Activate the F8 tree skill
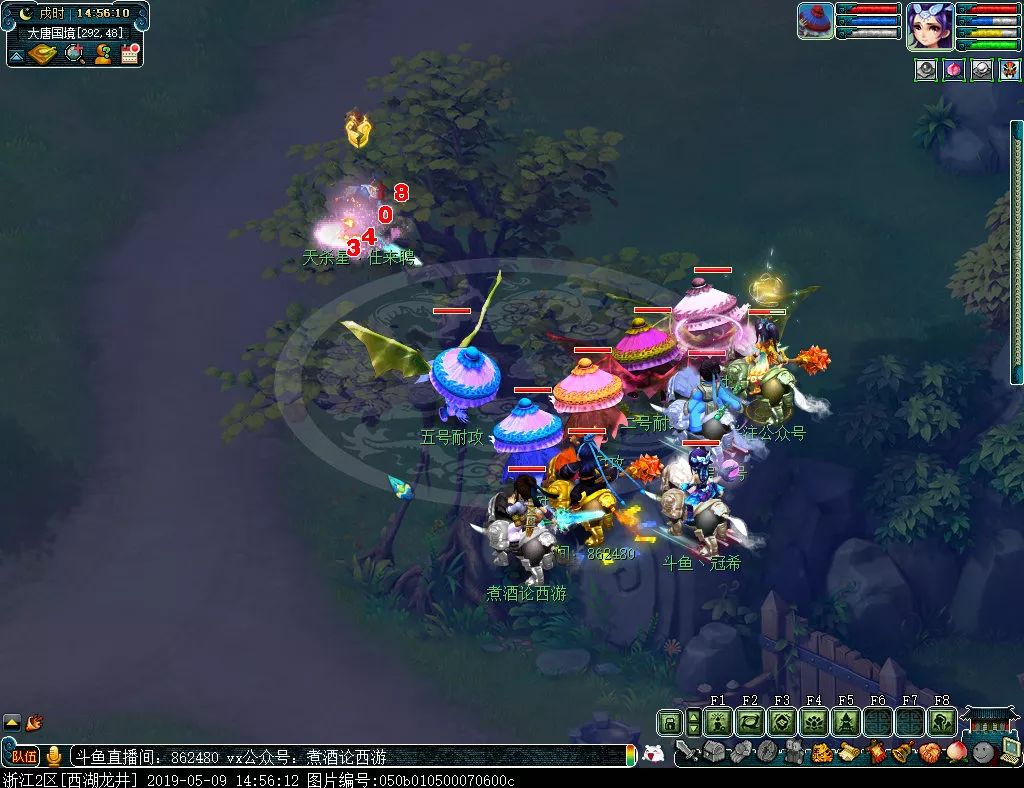The image size is (1024, 788). 942,722
